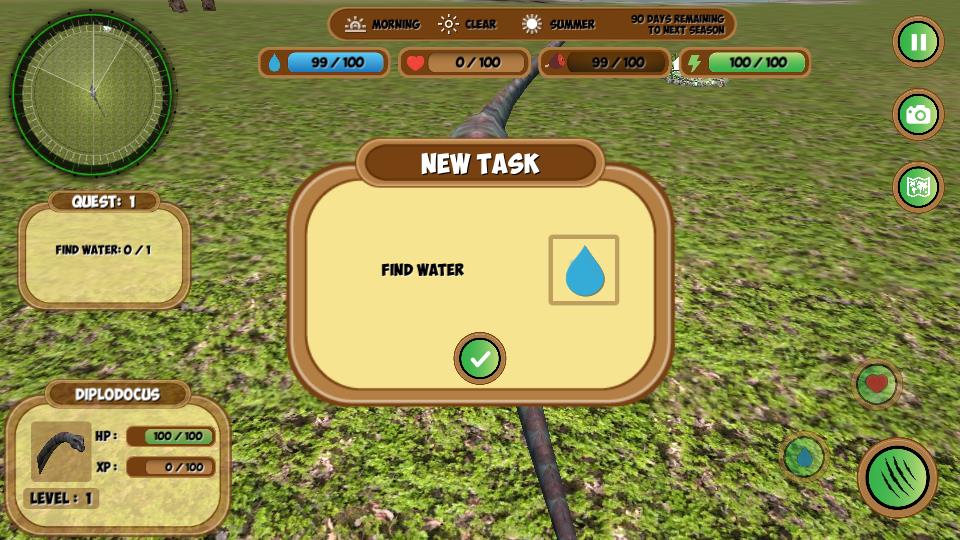Image resolution: width=960 pixels, height=540 pixels.
Task: Confirm the new task with the green checkmark
Action: [480, 358]
